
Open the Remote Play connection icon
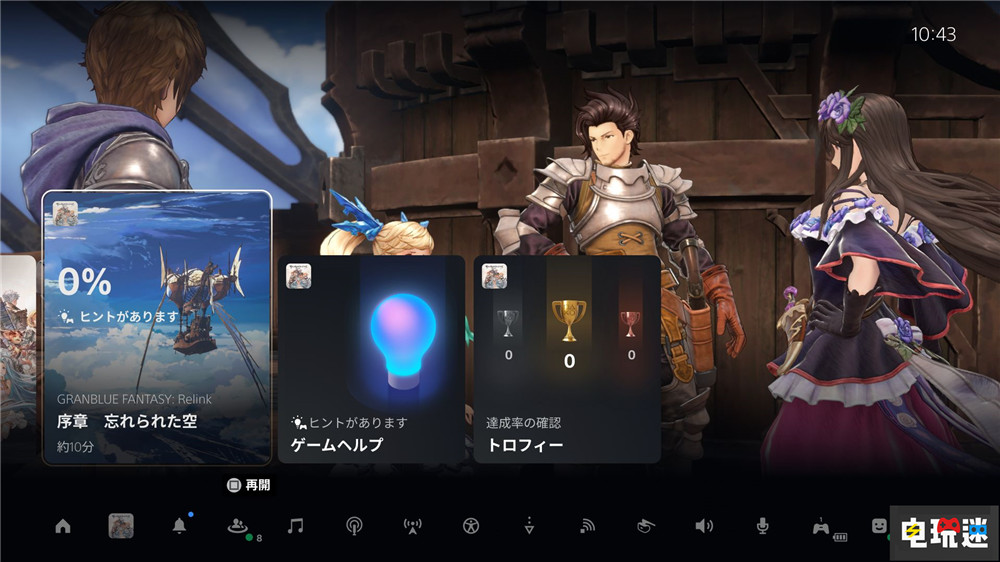point(646,526)
